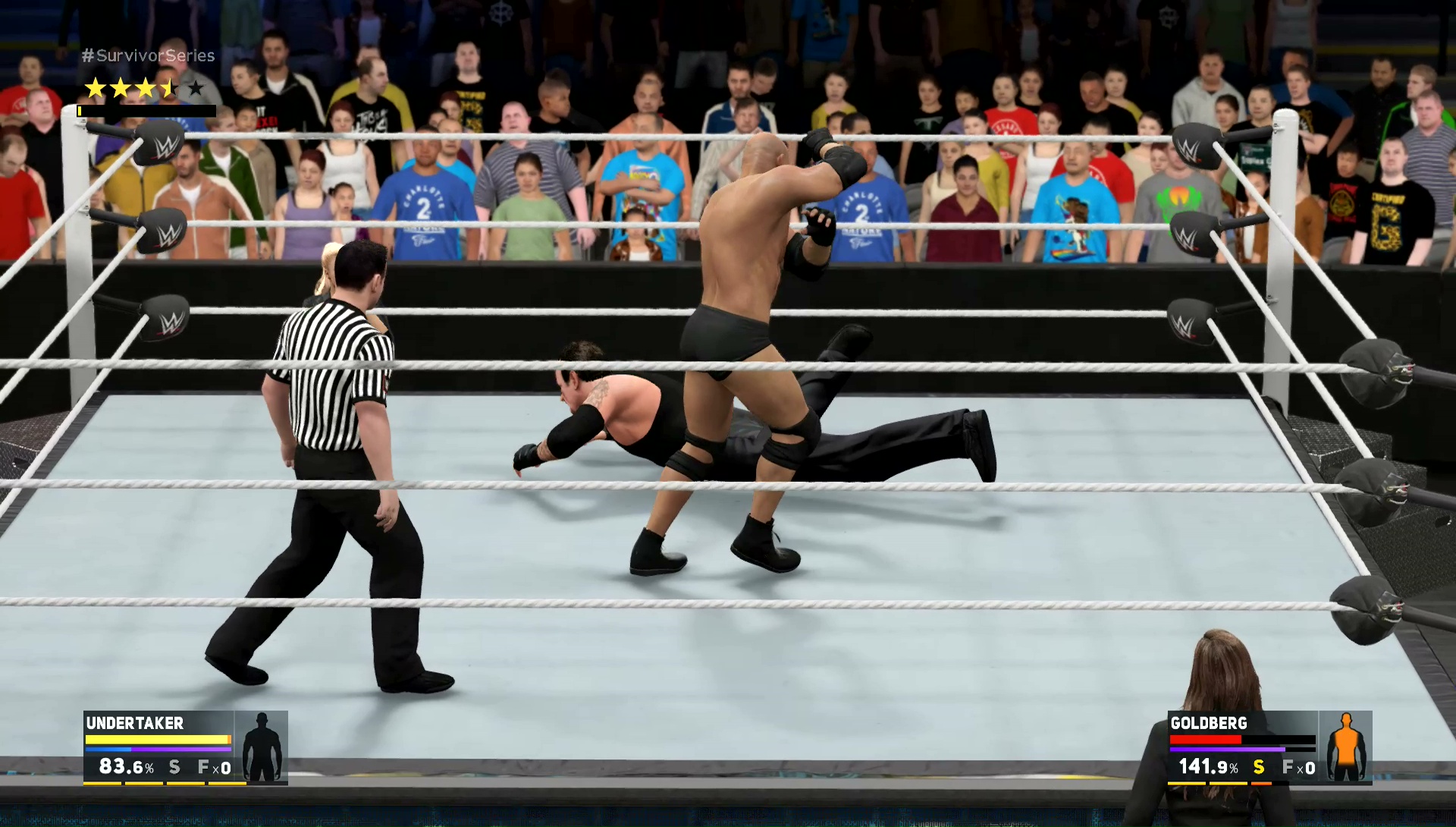Click Goldberg's yellow signature S icon
Viewport: 1456px width, 827px height.
click(1259, 767)
